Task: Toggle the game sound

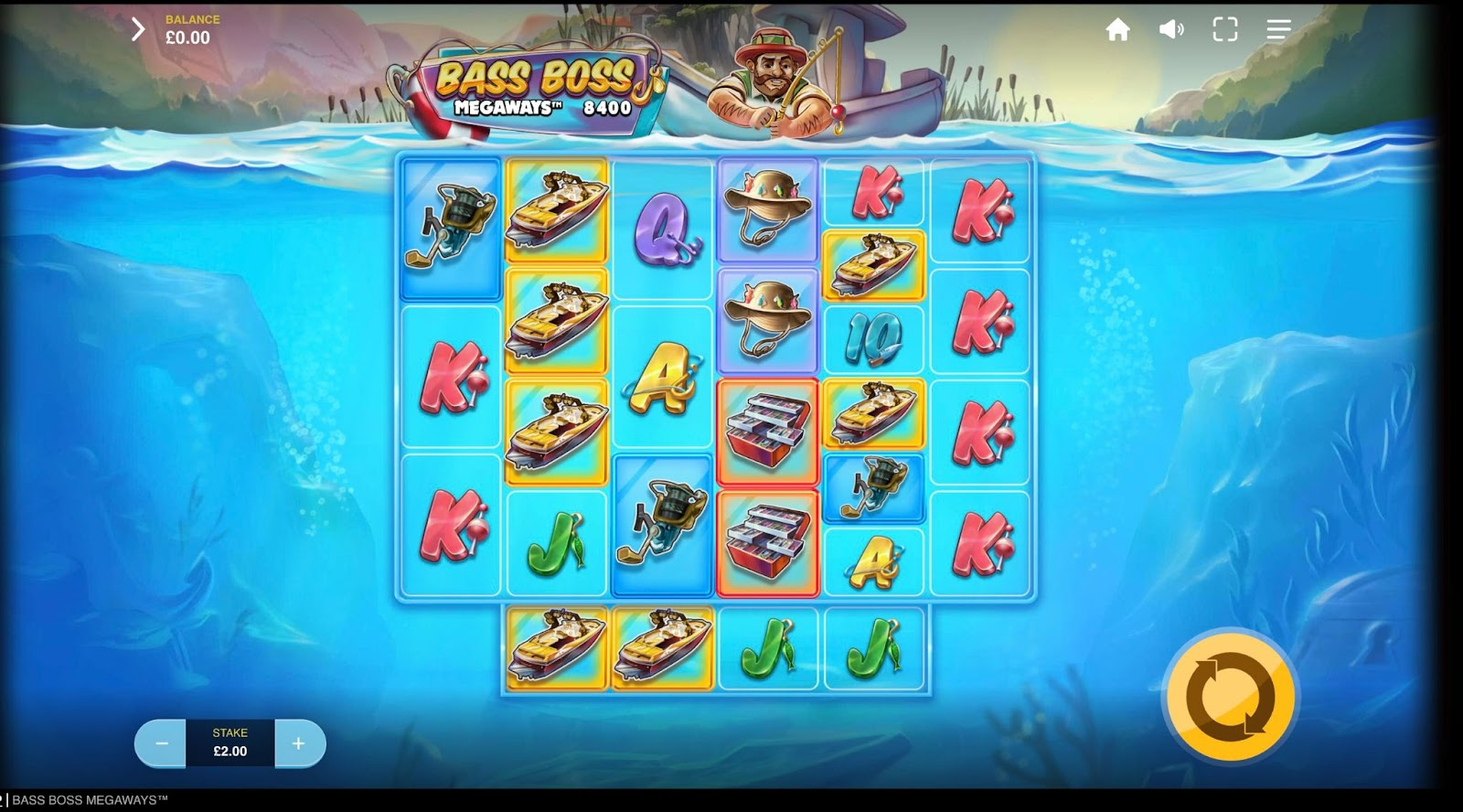Action: click(1171, 30)
